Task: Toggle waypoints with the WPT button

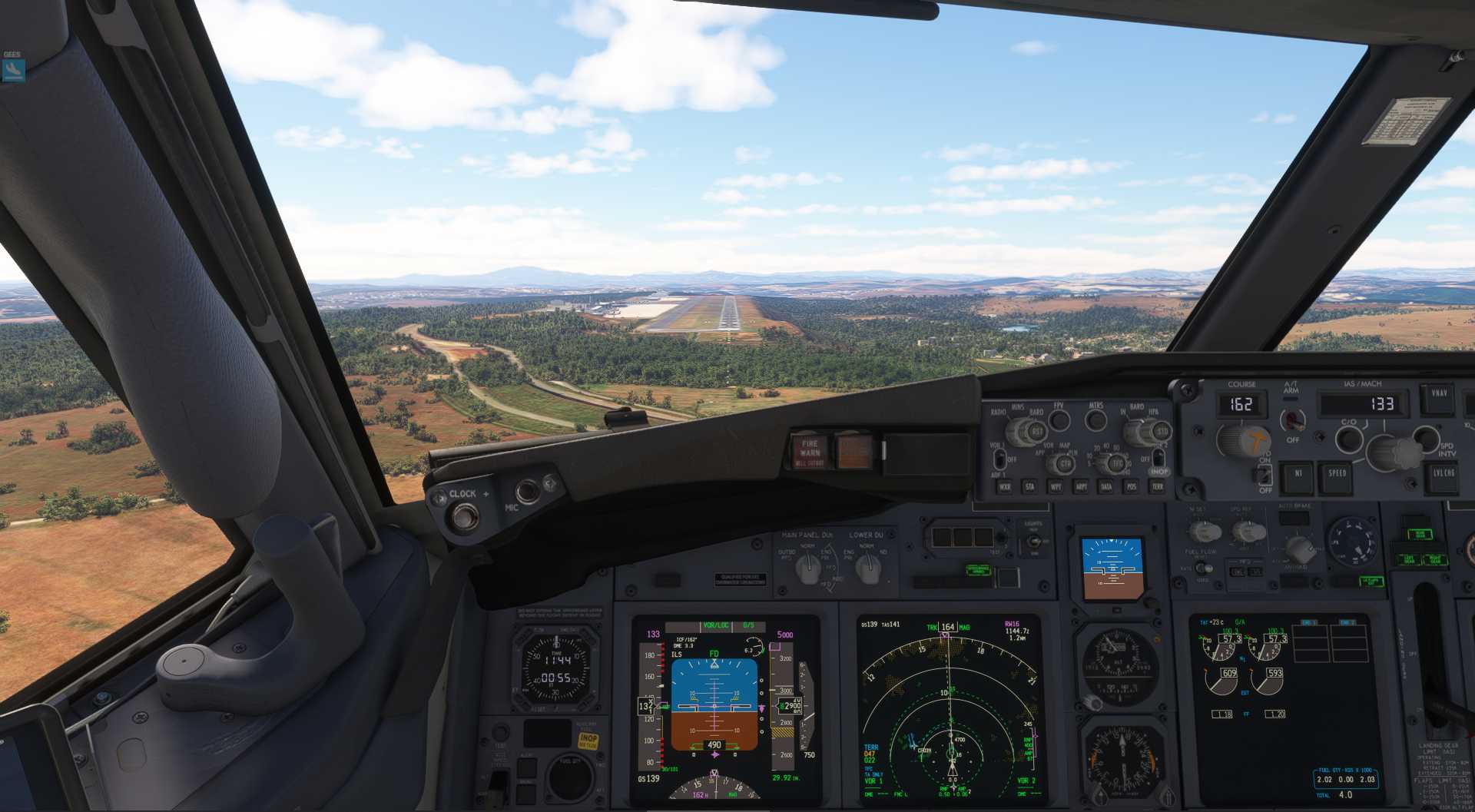Action: 1056,486
